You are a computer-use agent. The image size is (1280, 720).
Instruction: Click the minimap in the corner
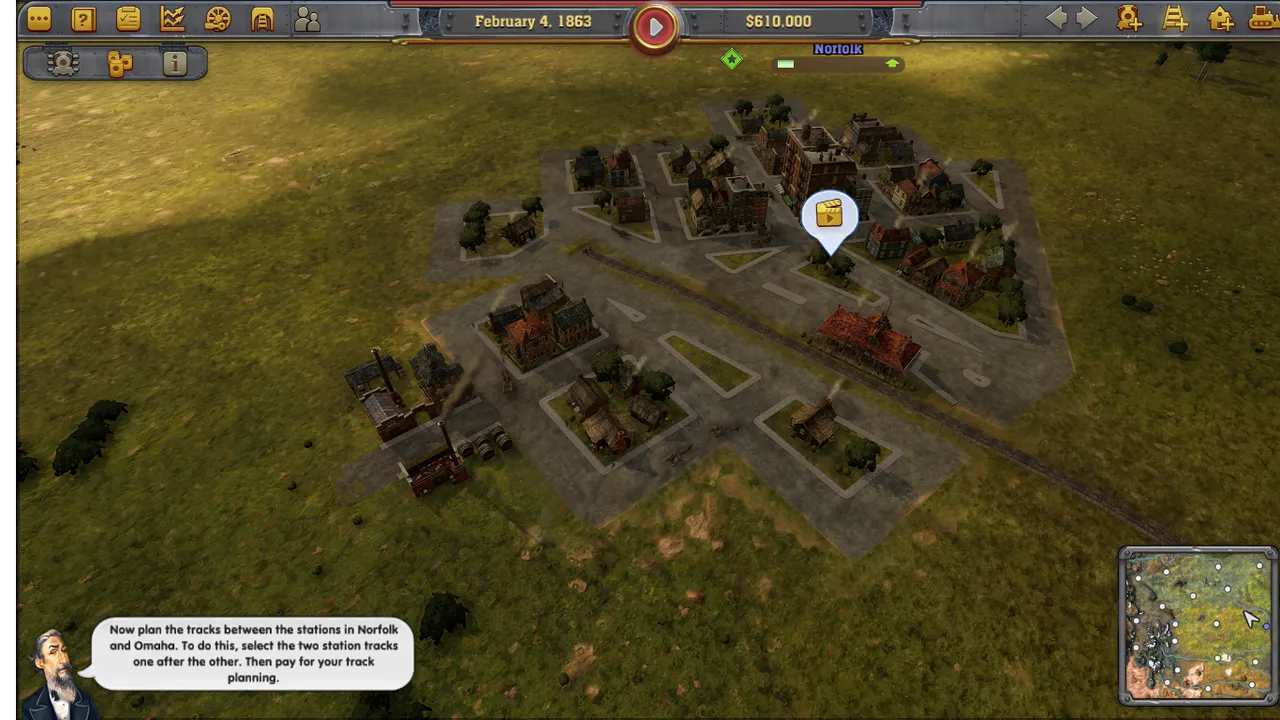click(1197, 625)
